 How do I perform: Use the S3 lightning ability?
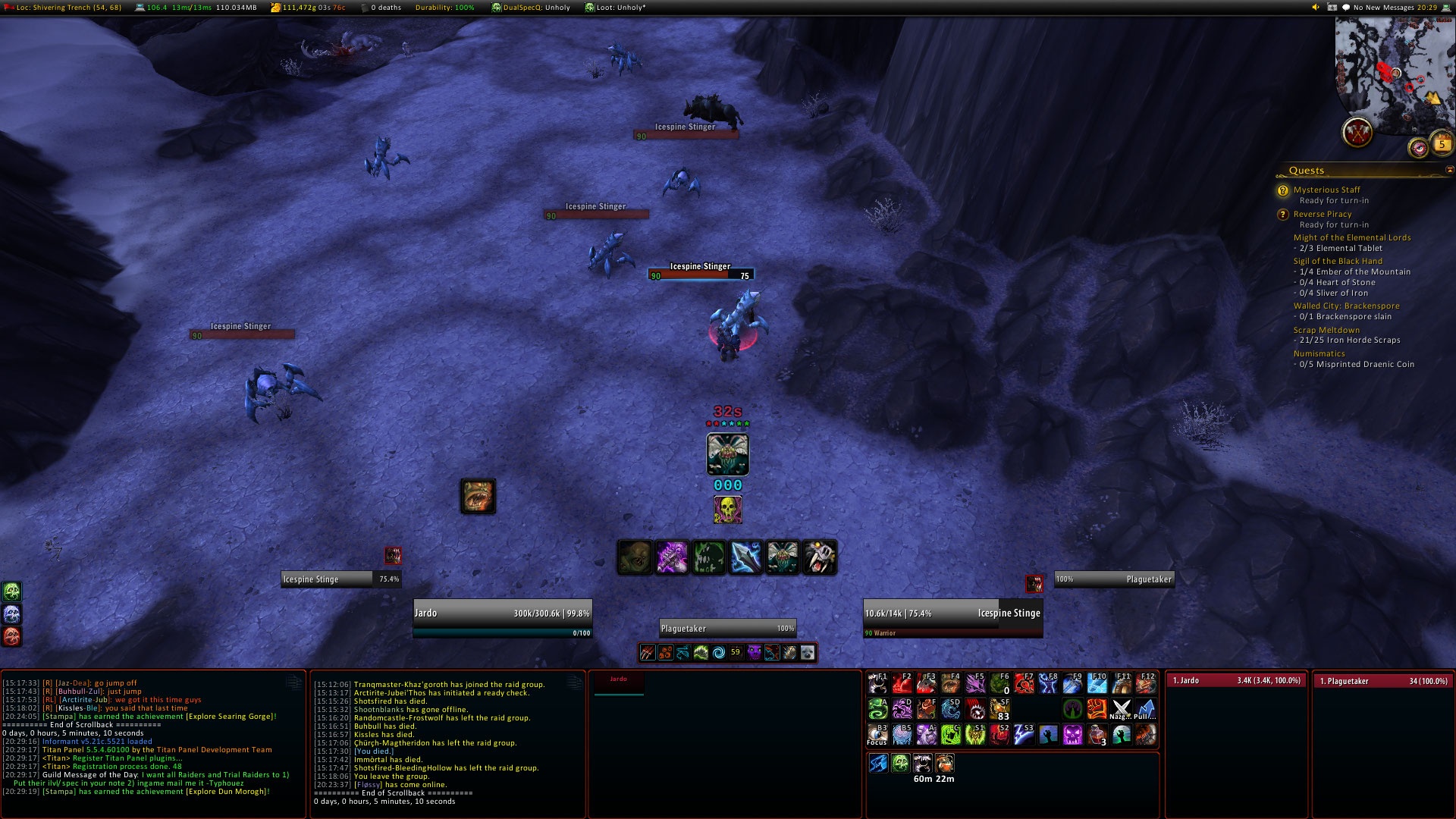coord(1024,734)
